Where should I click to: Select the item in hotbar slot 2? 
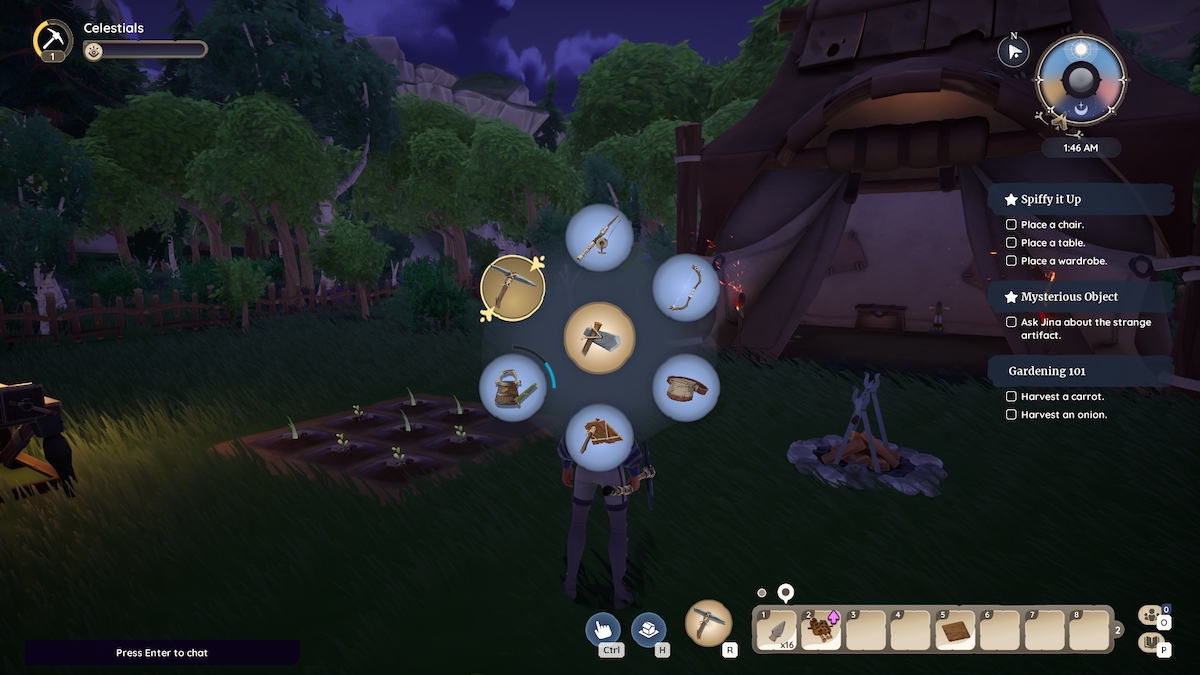click(x=821, y=630)
